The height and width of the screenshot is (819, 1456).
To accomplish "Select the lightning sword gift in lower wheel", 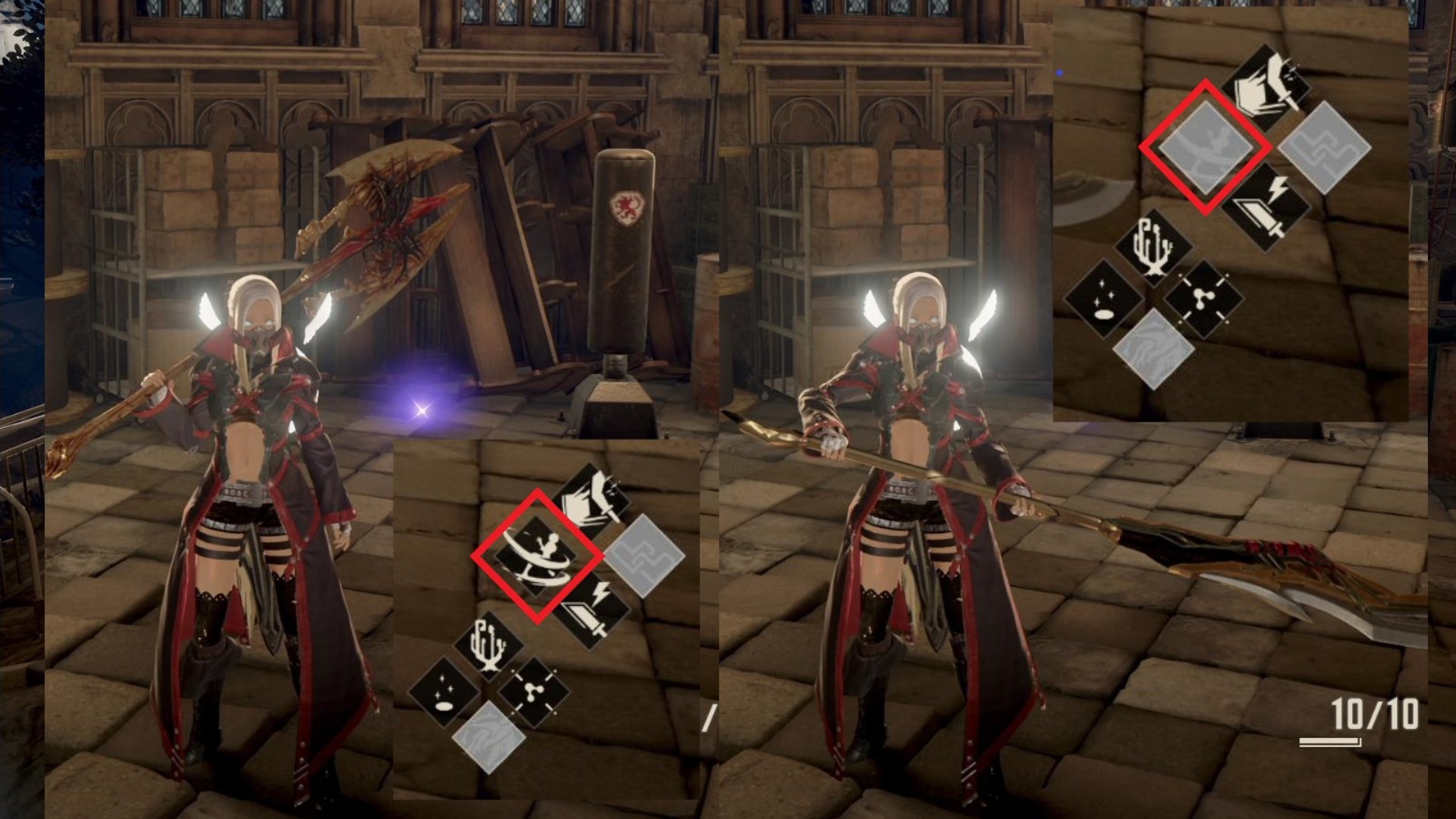I will 591,612.
